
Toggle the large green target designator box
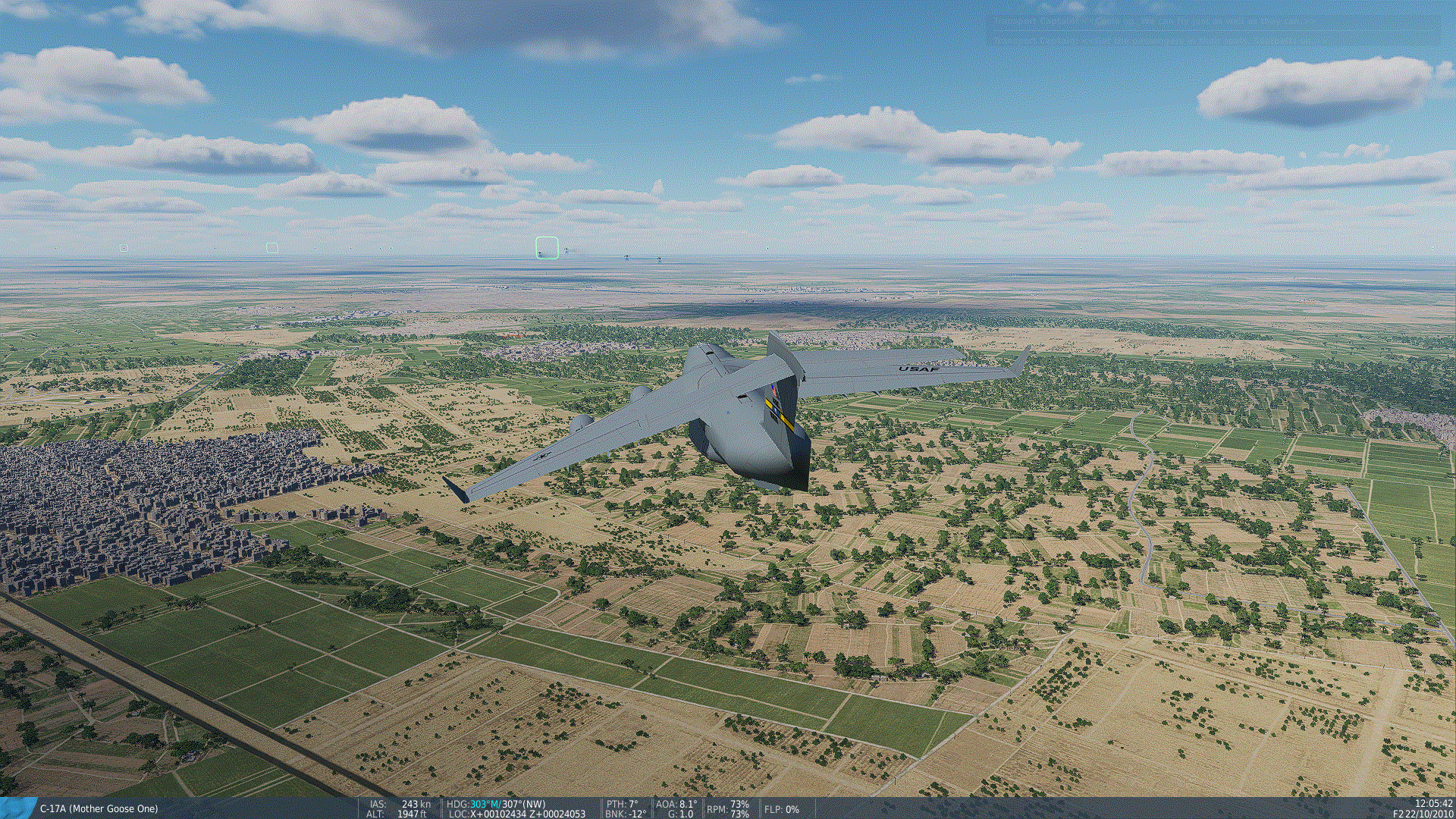pyautogui.click(x=545, y=248)
